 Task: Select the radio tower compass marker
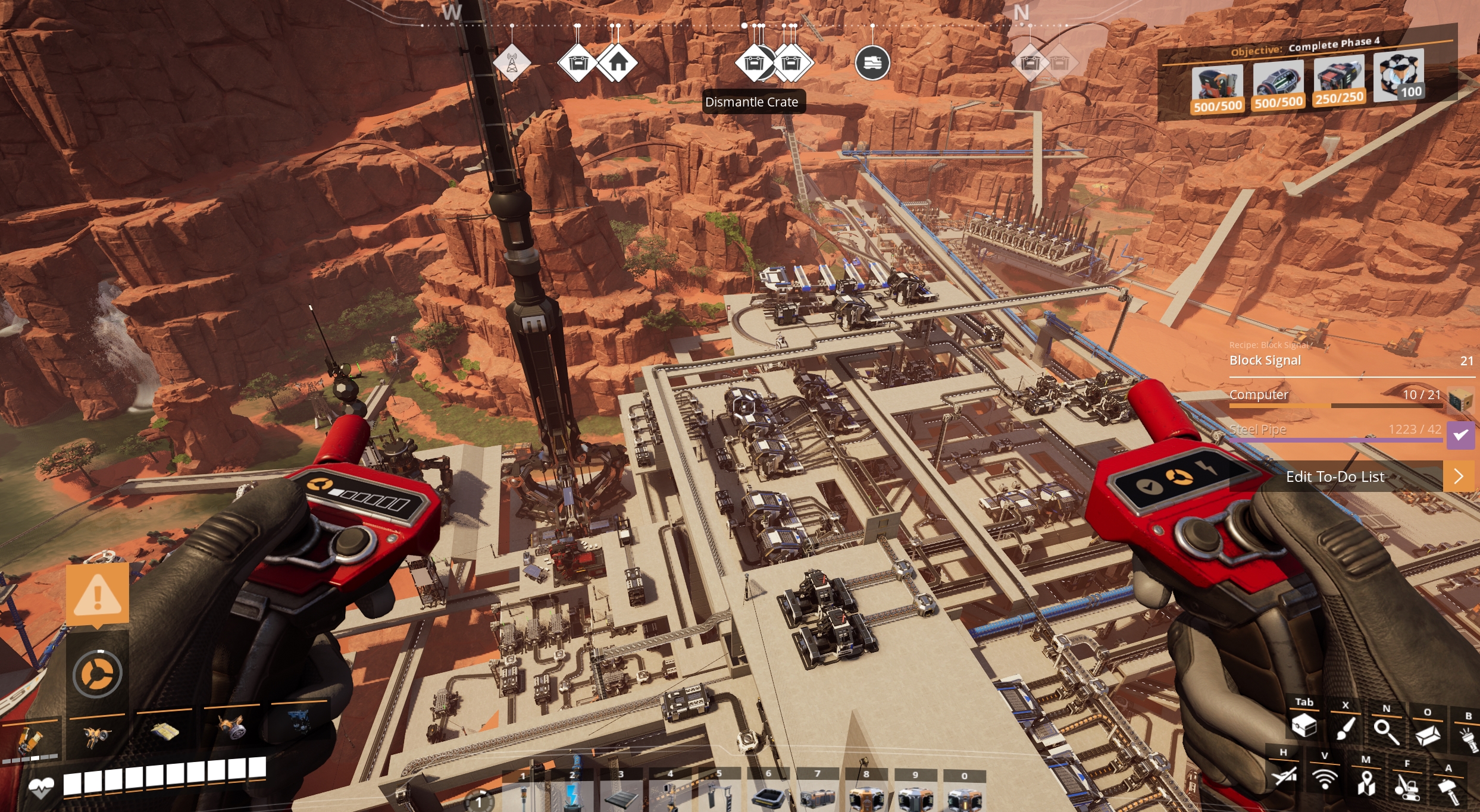512,62
